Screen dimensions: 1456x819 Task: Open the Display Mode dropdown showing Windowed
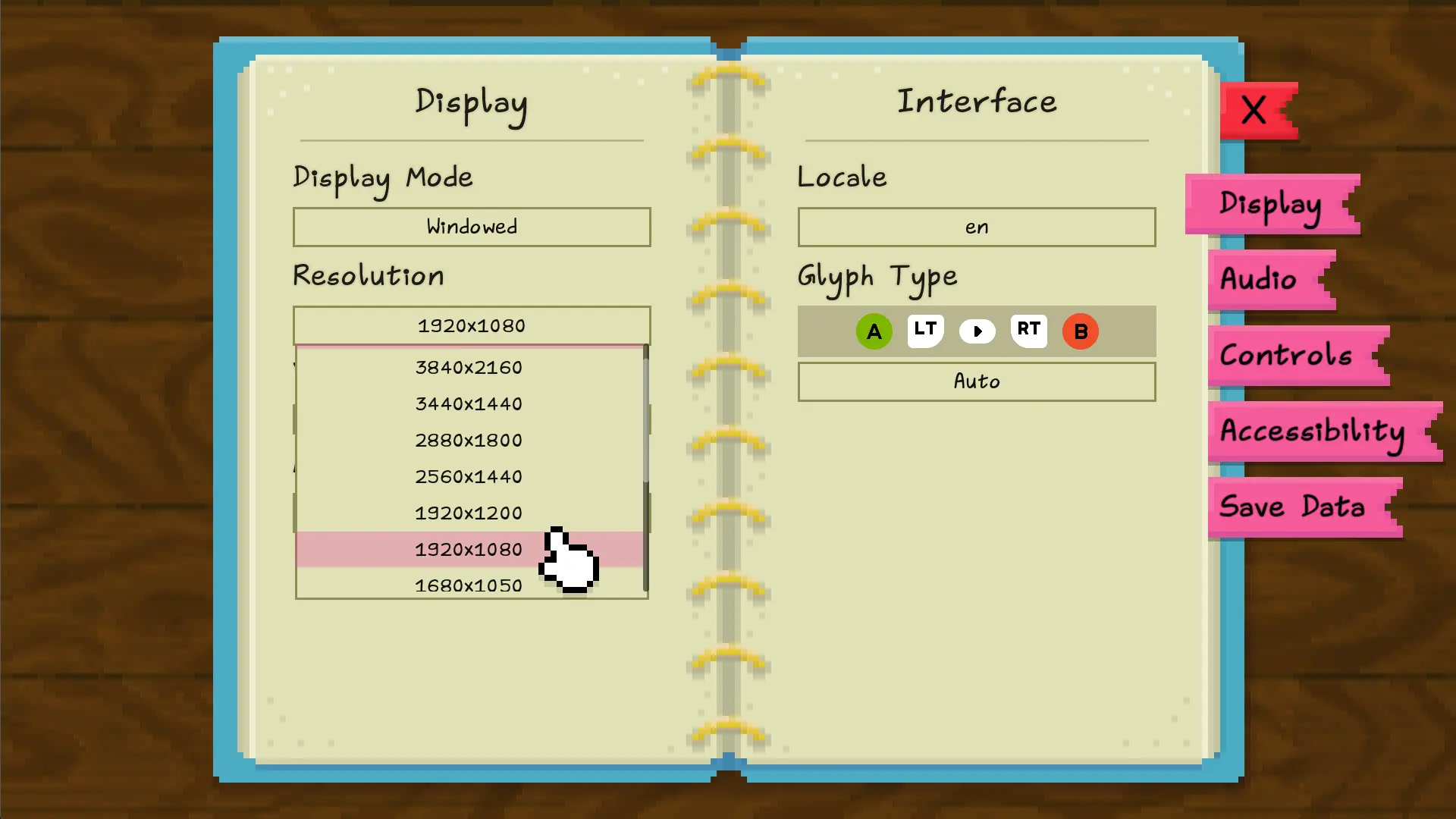pos(471,227)
